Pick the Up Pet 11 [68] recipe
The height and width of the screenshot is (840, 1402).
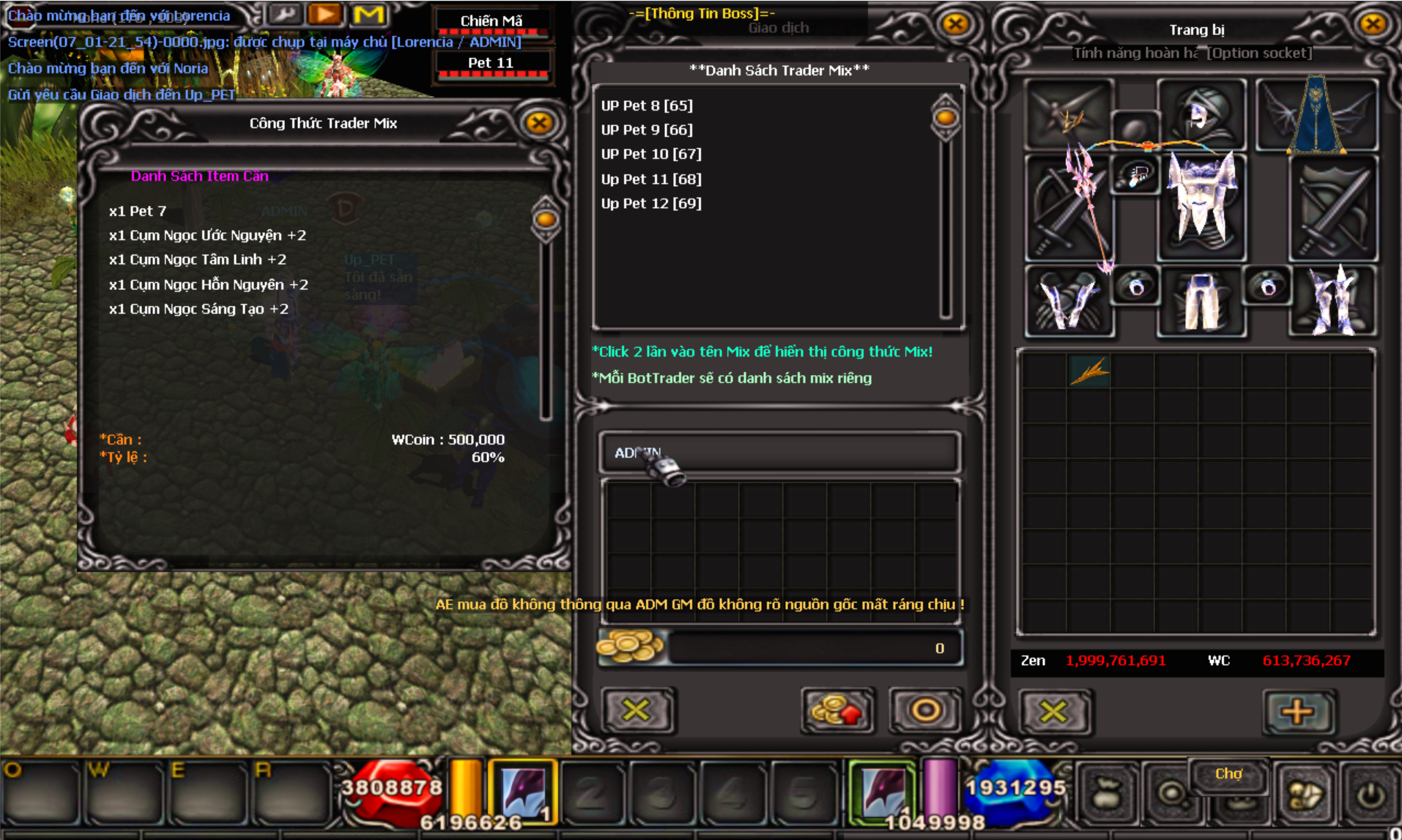651,179
